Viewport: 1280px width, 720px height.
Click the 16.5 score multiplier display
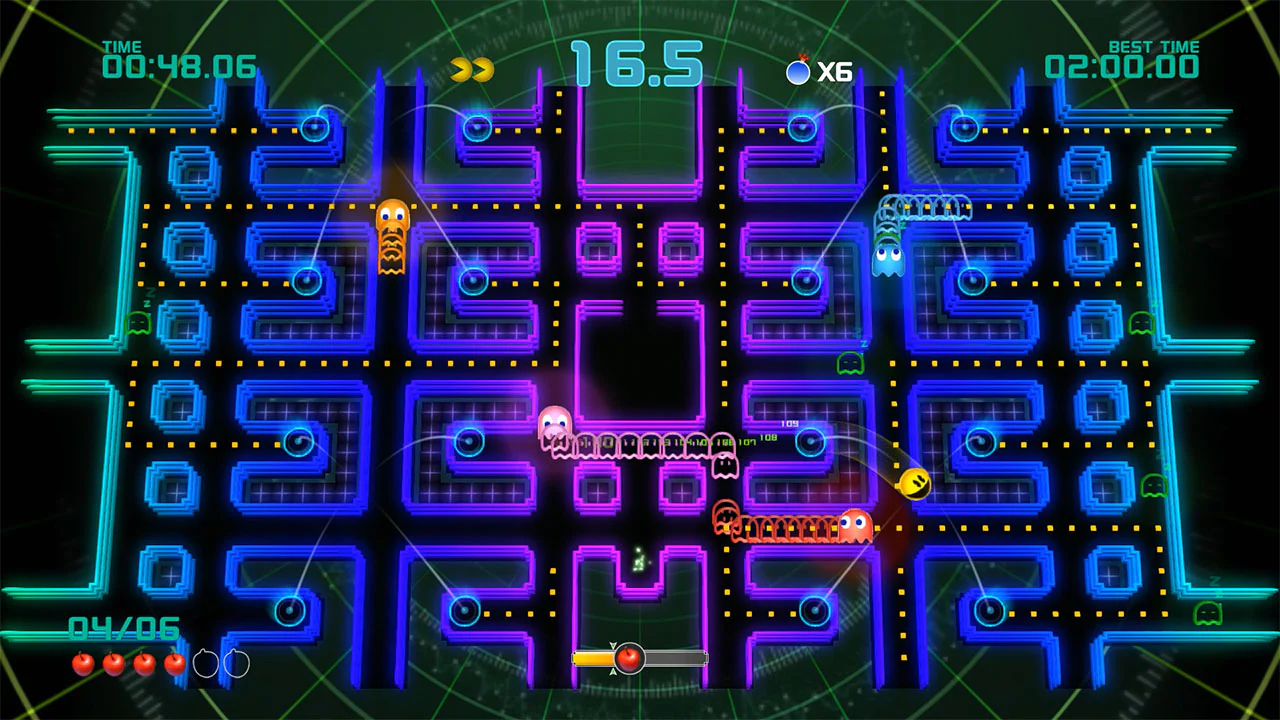click(x=637, y=62)
